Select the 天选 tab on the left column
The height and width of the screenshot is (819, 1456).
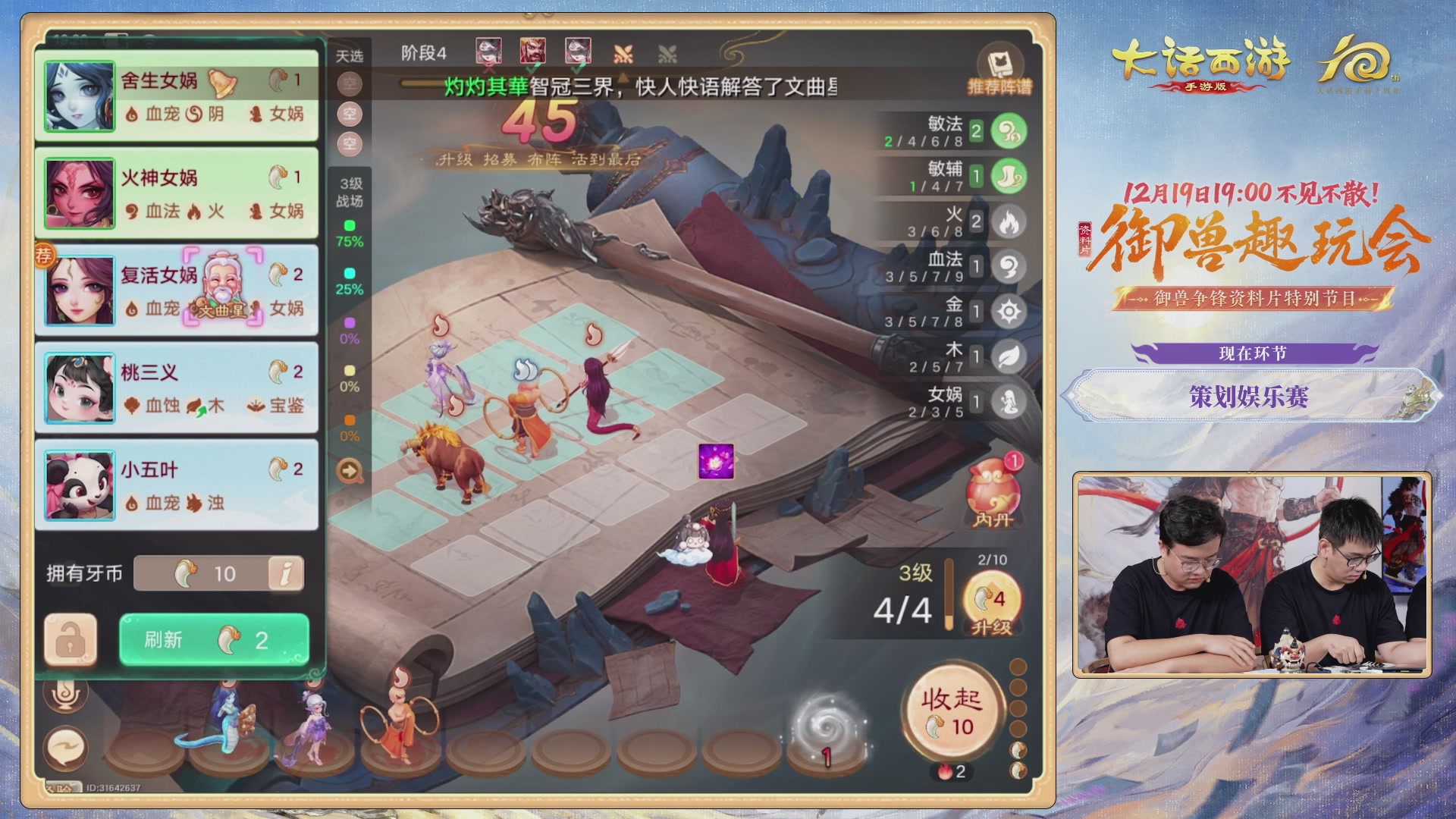pyautogui.click(x=349, y=55)
